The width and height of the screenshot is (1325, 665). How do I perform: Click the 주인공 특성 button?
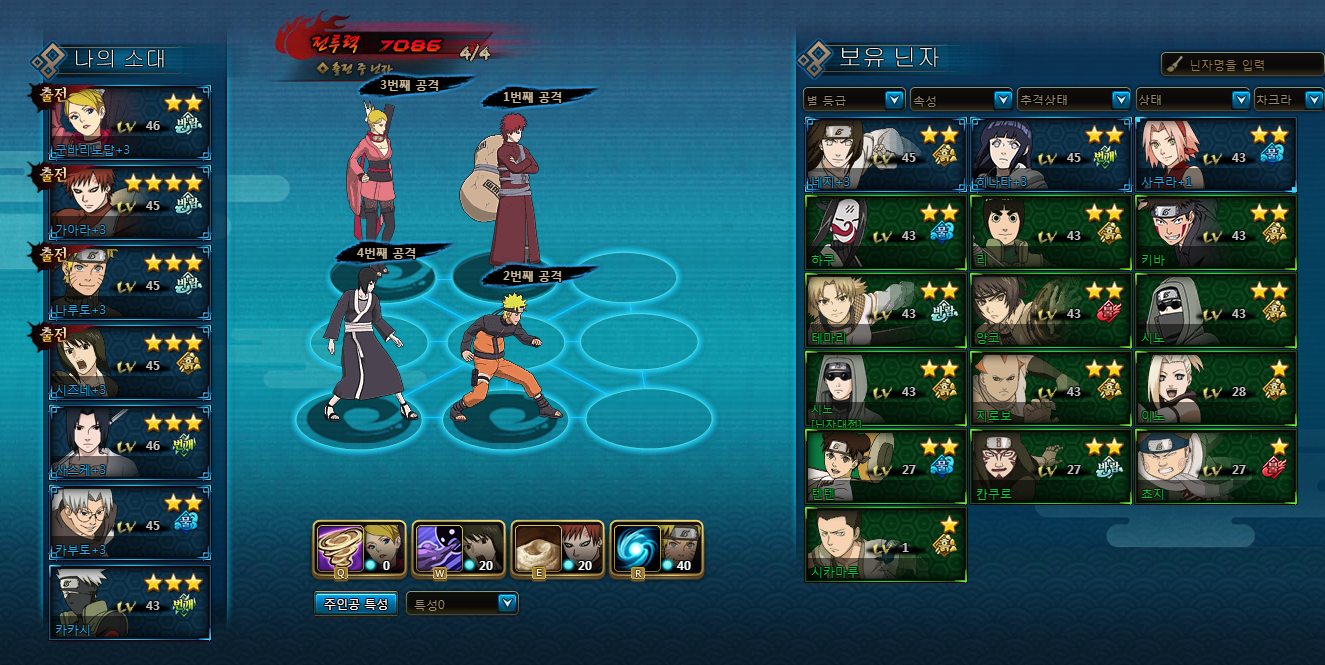[356, 604]
